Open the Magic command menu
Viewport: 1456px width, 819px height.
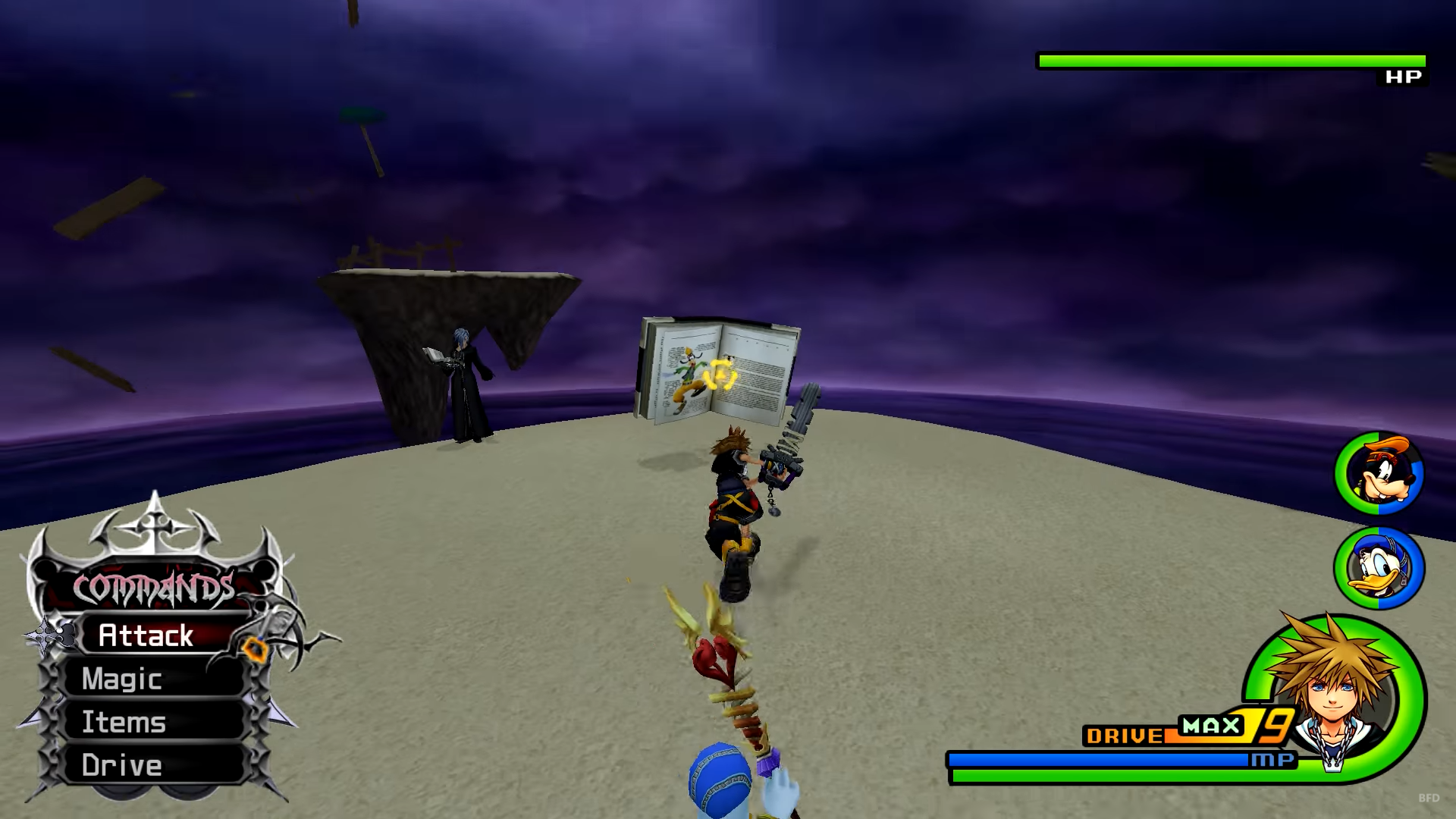click(x=123, y=679)
